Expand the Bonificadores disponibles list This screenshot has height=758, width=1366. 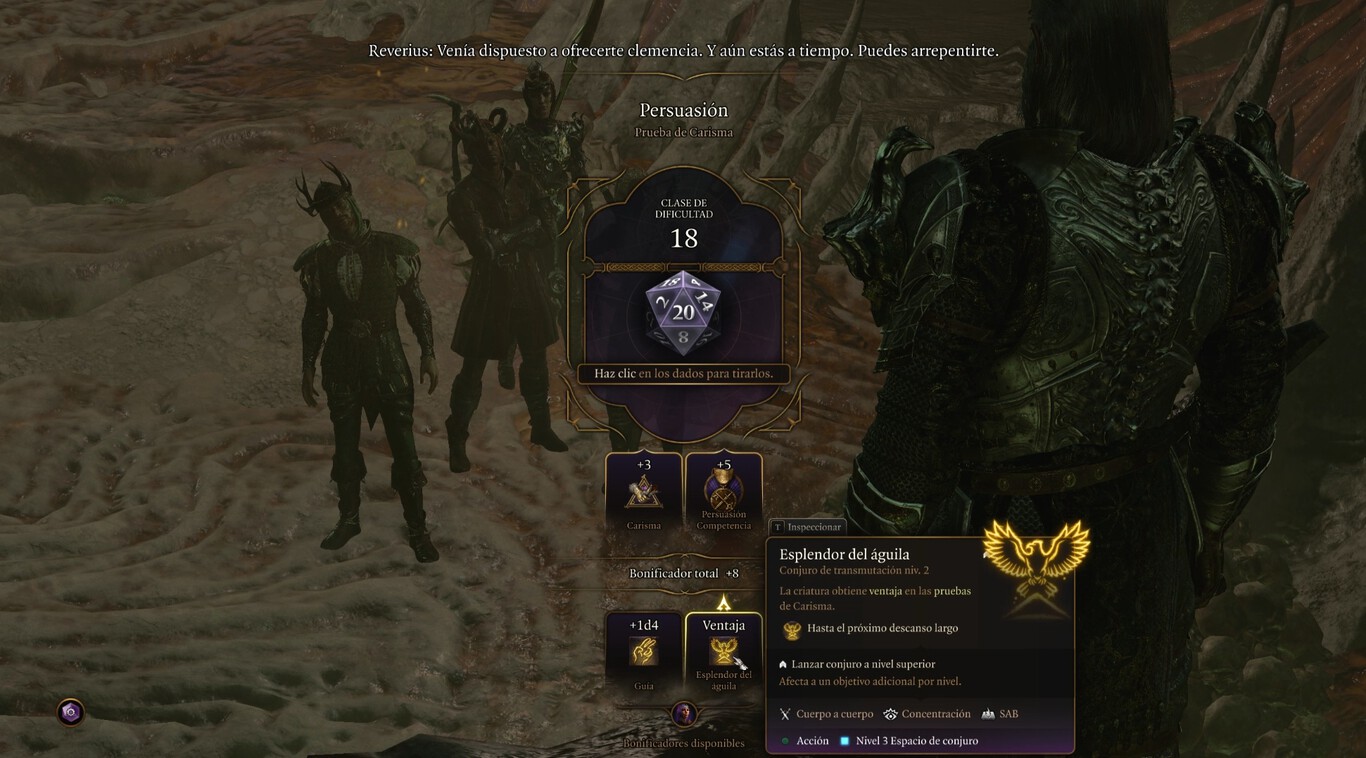tap(683, 742)
